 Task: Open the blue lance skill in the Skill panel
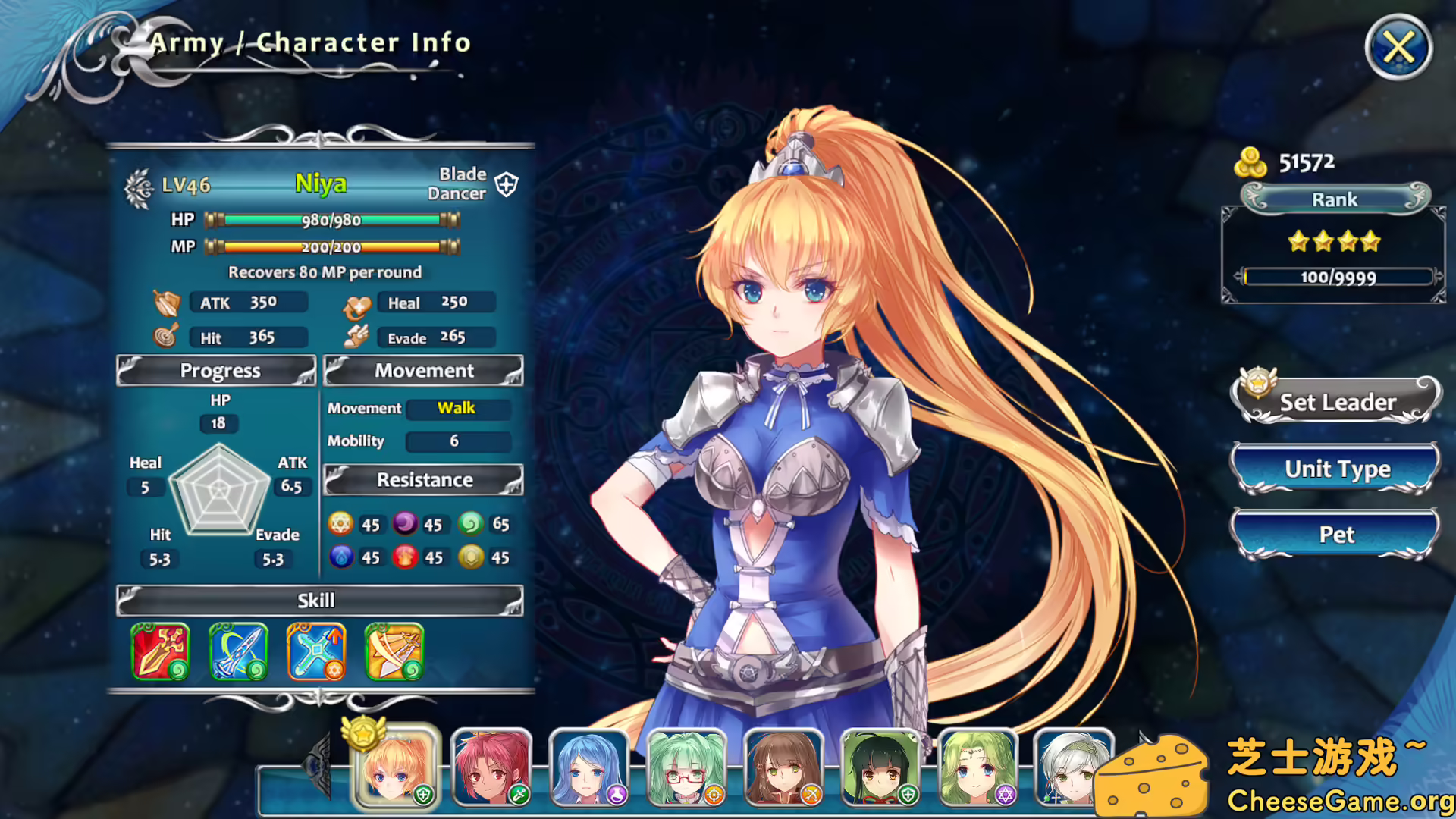[237, 651]
